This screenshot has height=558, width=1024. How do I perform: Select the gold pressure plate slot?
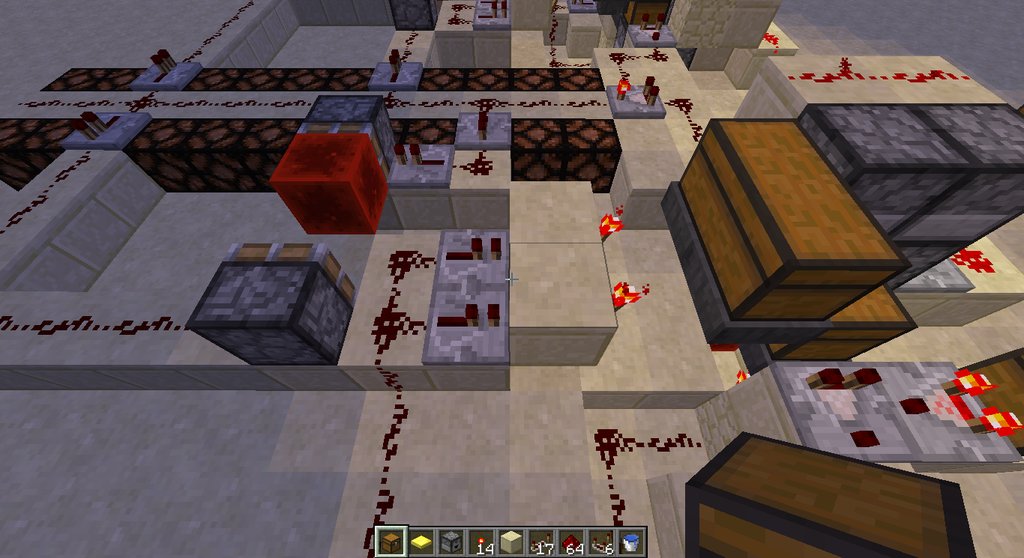coord(421,541)
